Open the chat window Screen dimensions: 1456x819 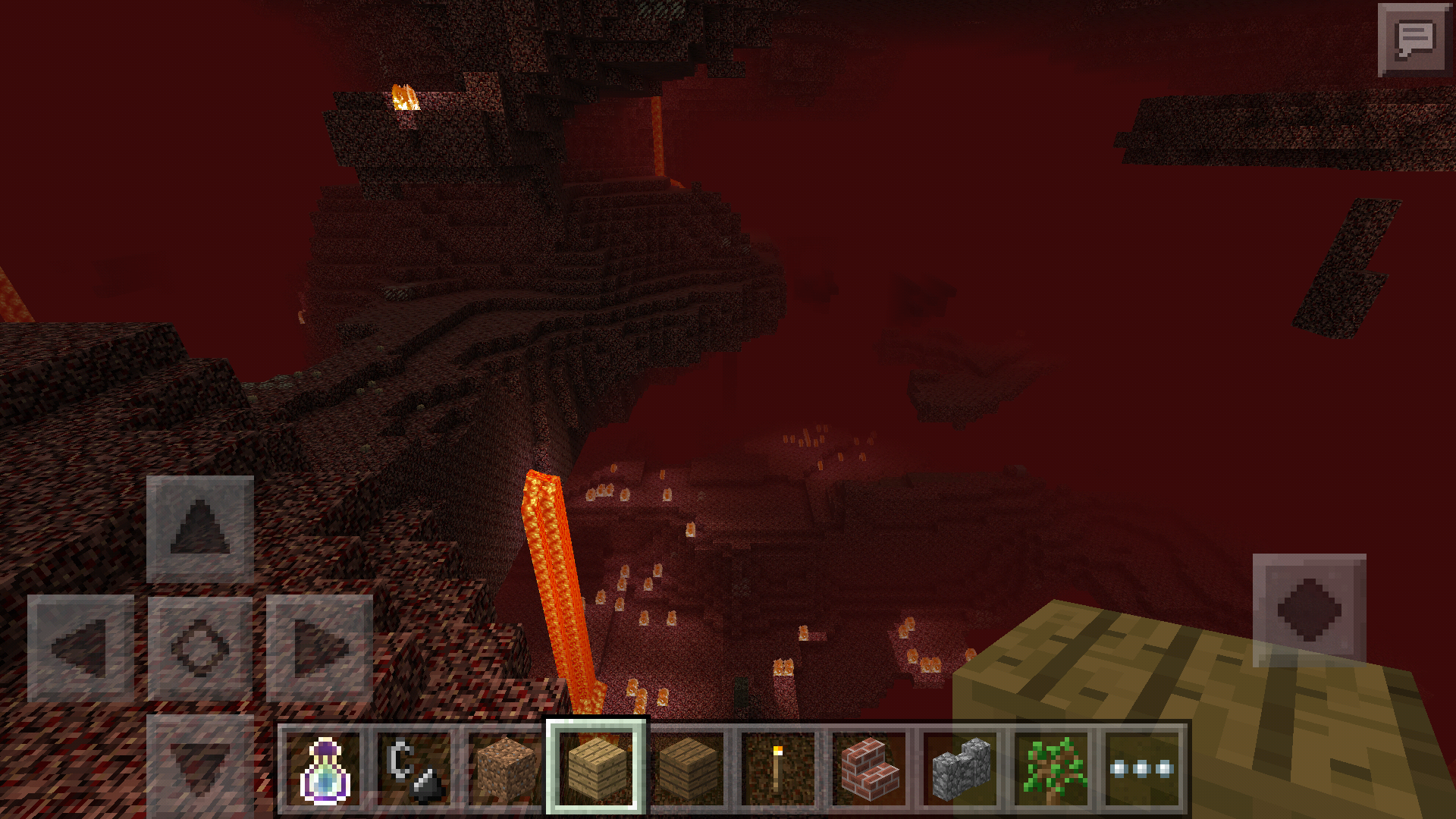1415,39
